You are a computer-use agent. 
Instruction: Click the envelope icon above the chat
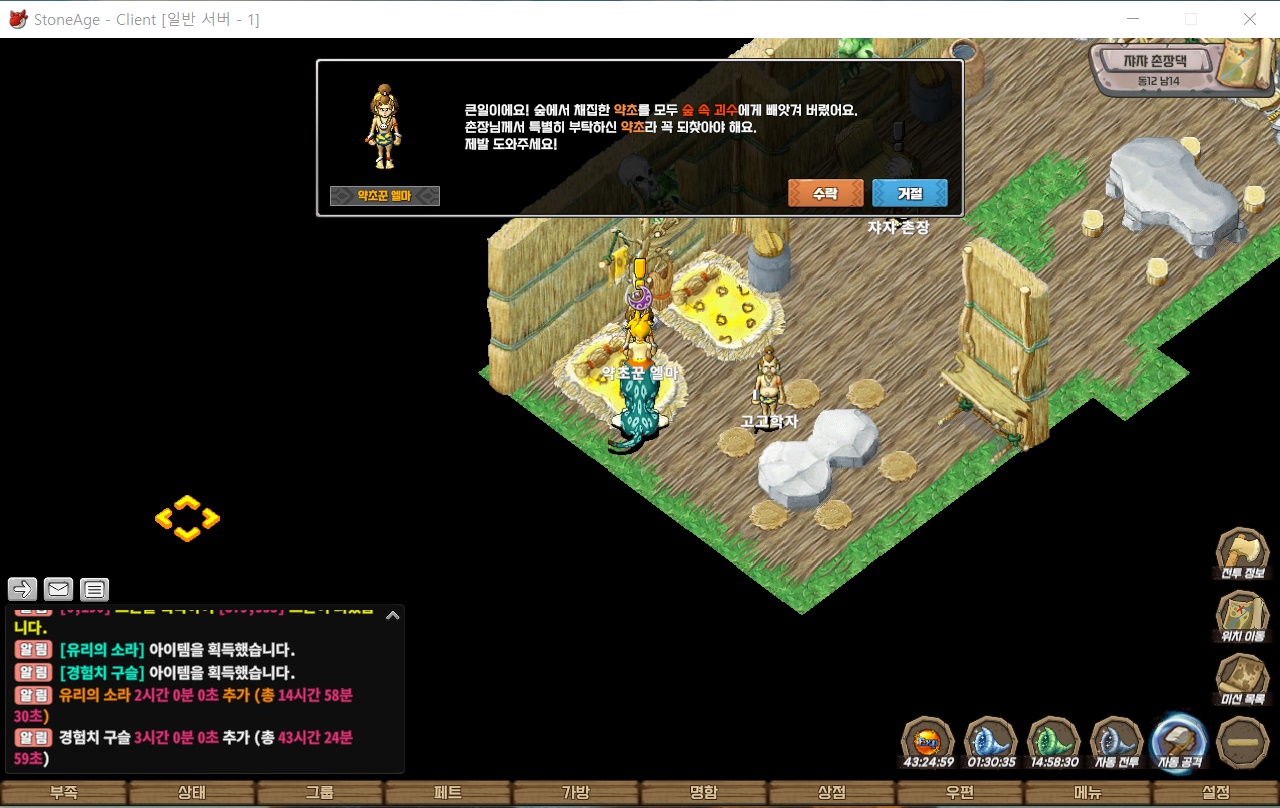59,589
